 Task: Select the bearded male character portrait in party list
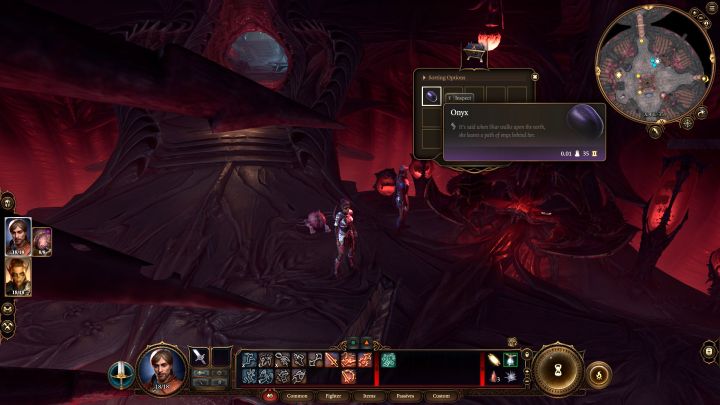point(18,235)
